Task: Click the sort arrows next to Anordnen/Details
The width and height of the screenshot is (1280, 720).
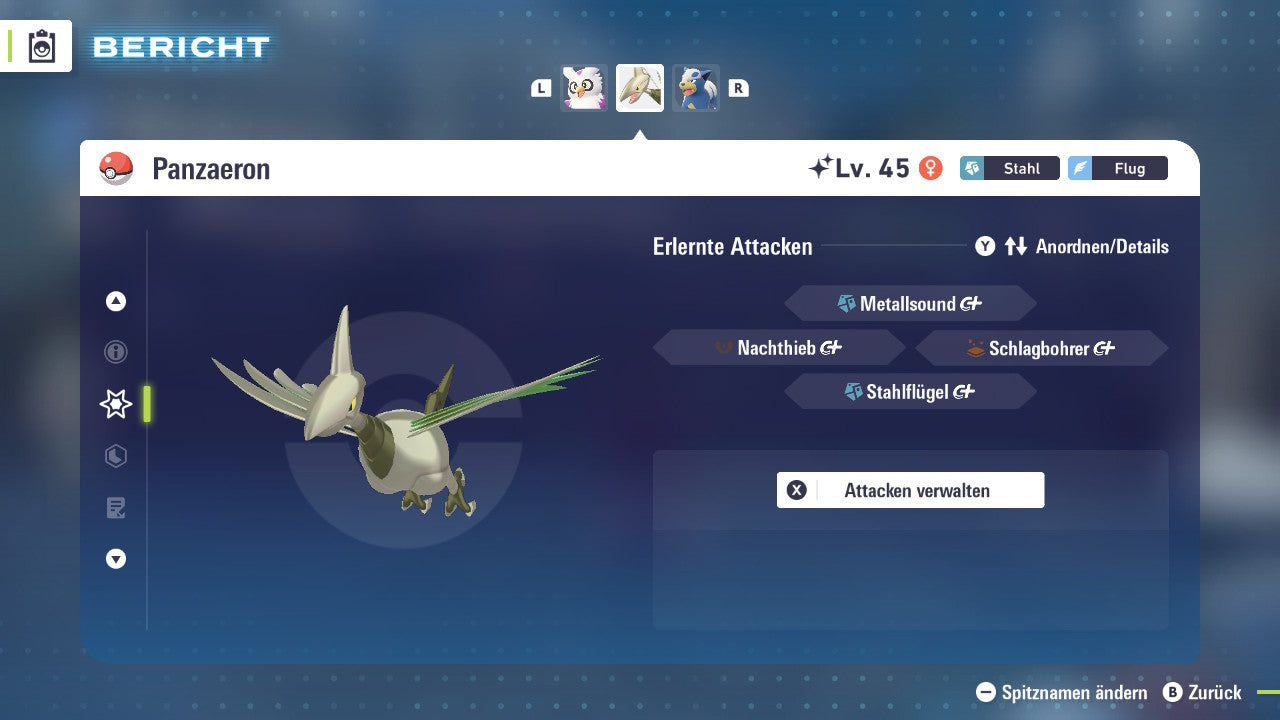Action: pyautogui.click(x=1014, y=246)
